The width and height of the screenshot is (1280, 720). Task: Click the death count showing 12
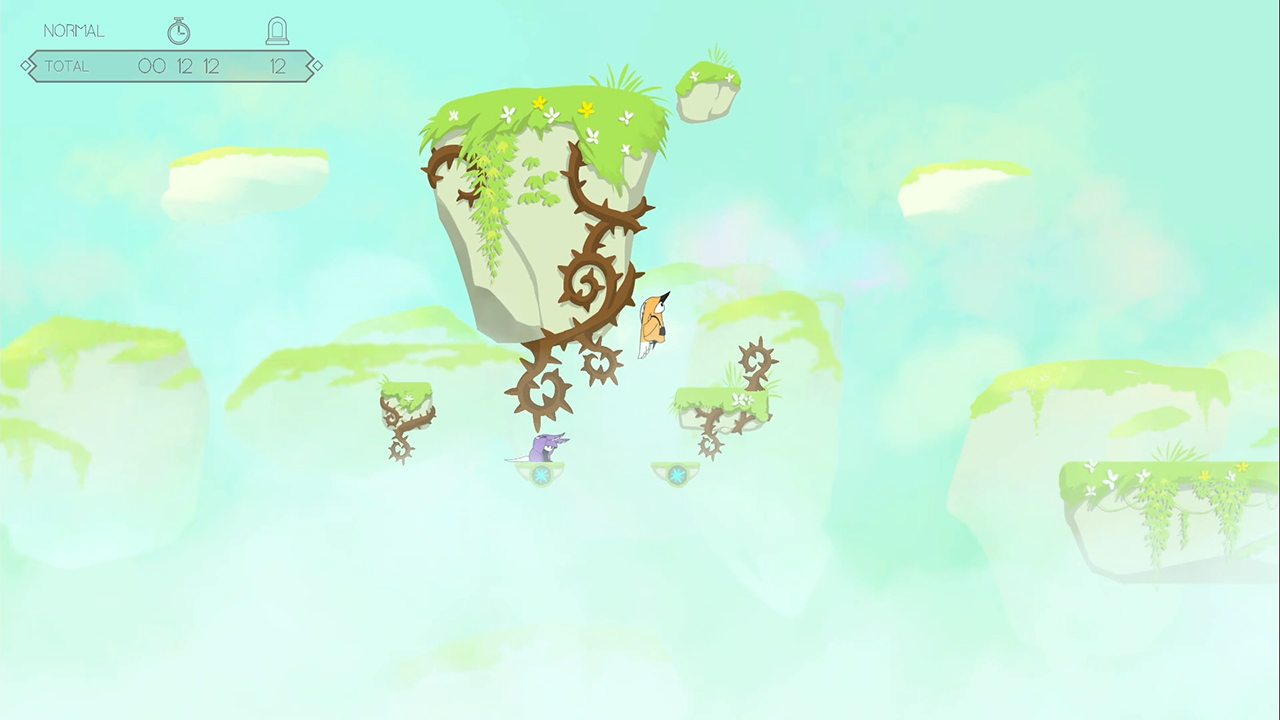(x=277, y=66)
